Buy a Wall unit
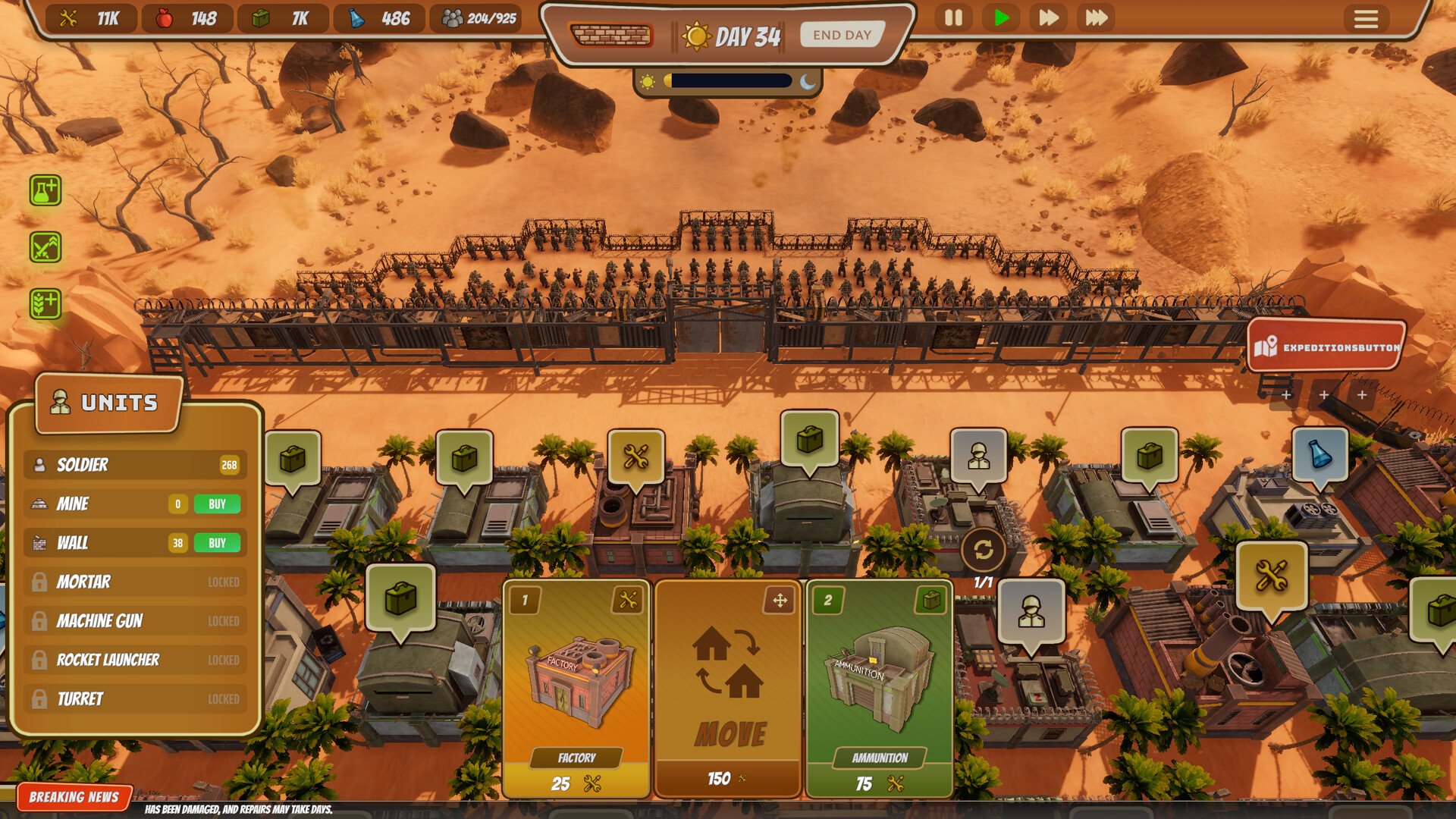Screen dimensions: 1456x819 click(217, 543)
